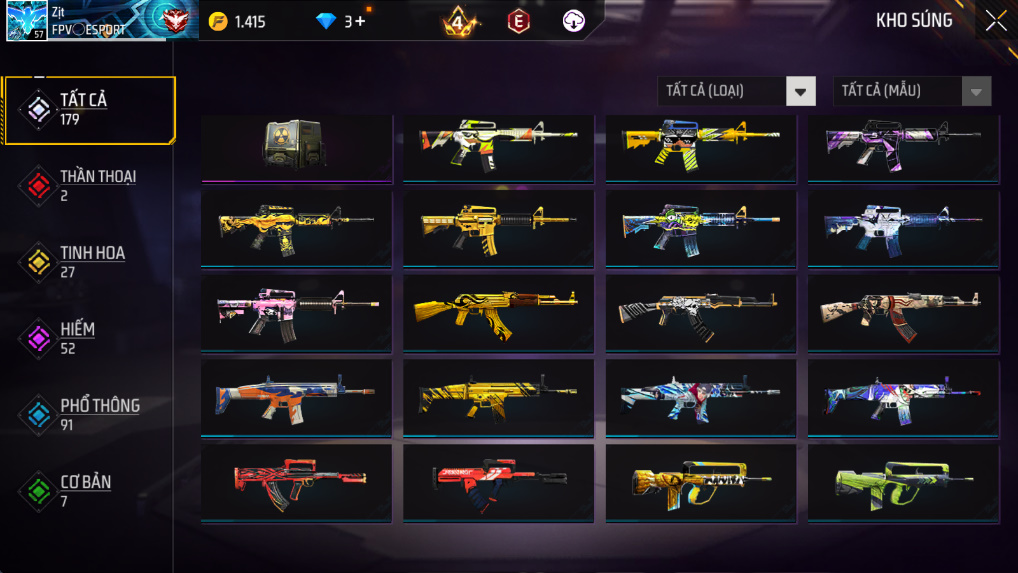Close the weapon vault screen
This screenshot has width=1018, height=573.
(x=995, y=21)
